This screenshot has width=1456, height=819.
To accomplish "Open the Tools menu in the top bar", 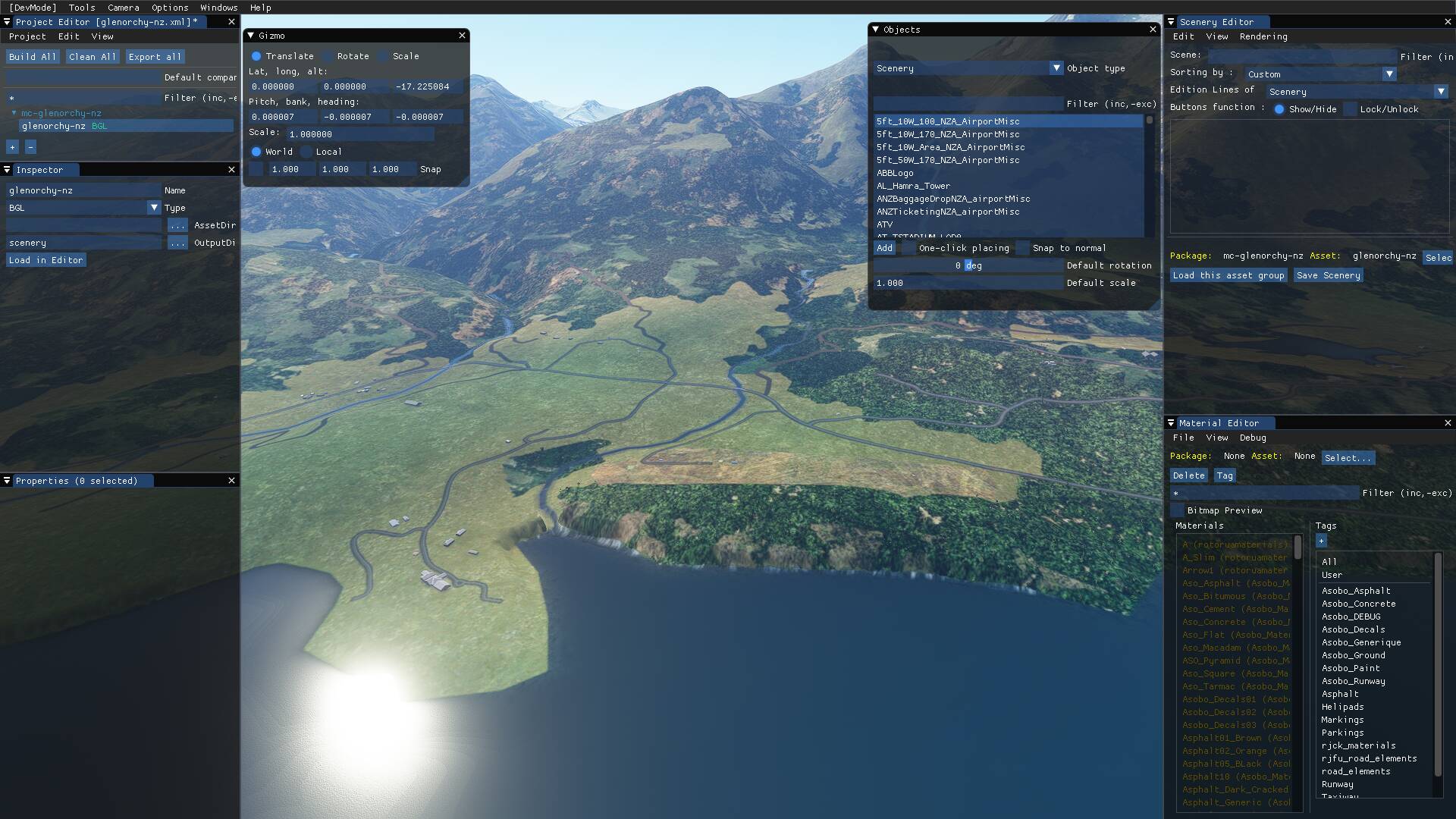I will tap(82, 8).
